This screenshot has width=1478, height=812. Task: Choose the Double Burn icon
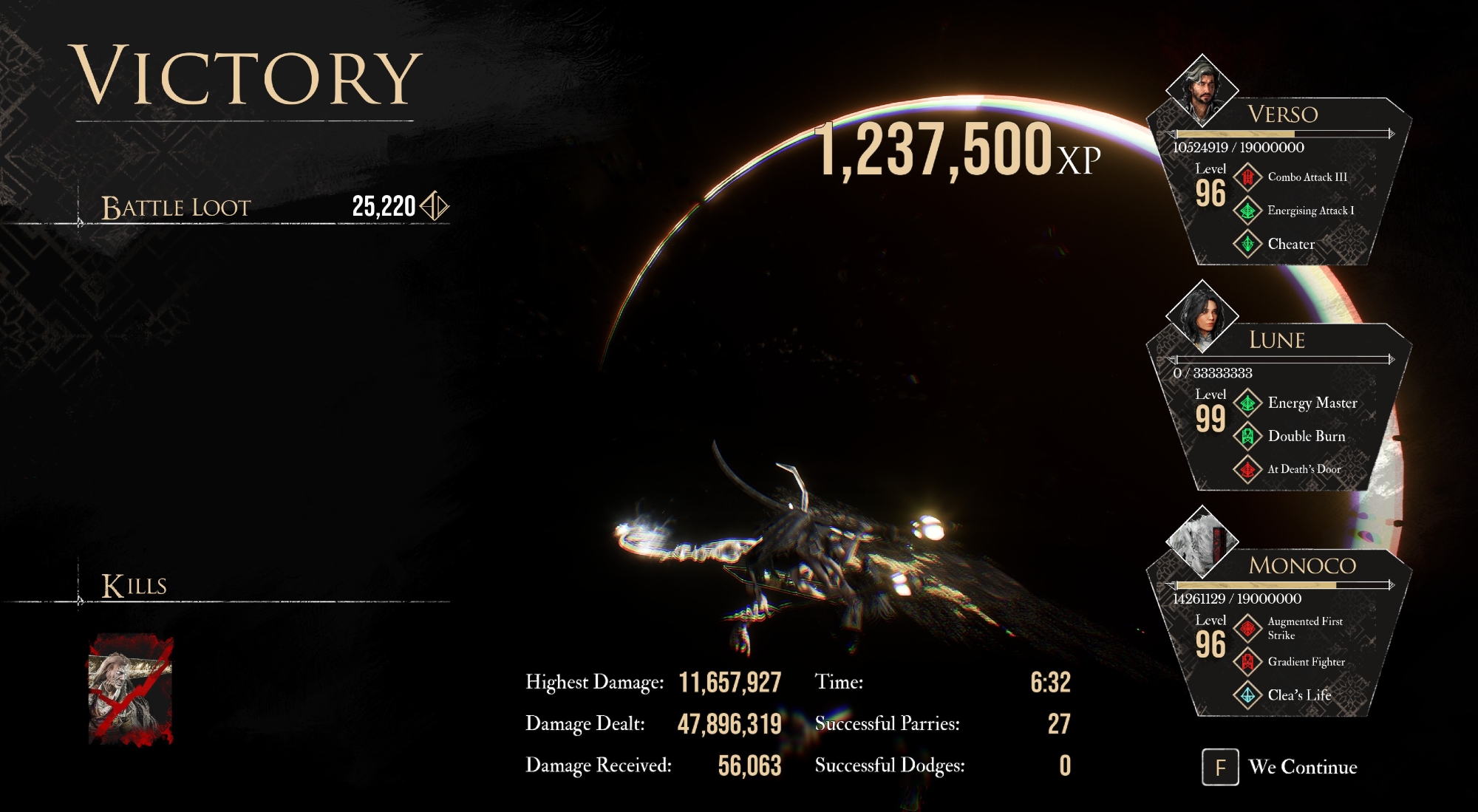[x=1247, y=436]
